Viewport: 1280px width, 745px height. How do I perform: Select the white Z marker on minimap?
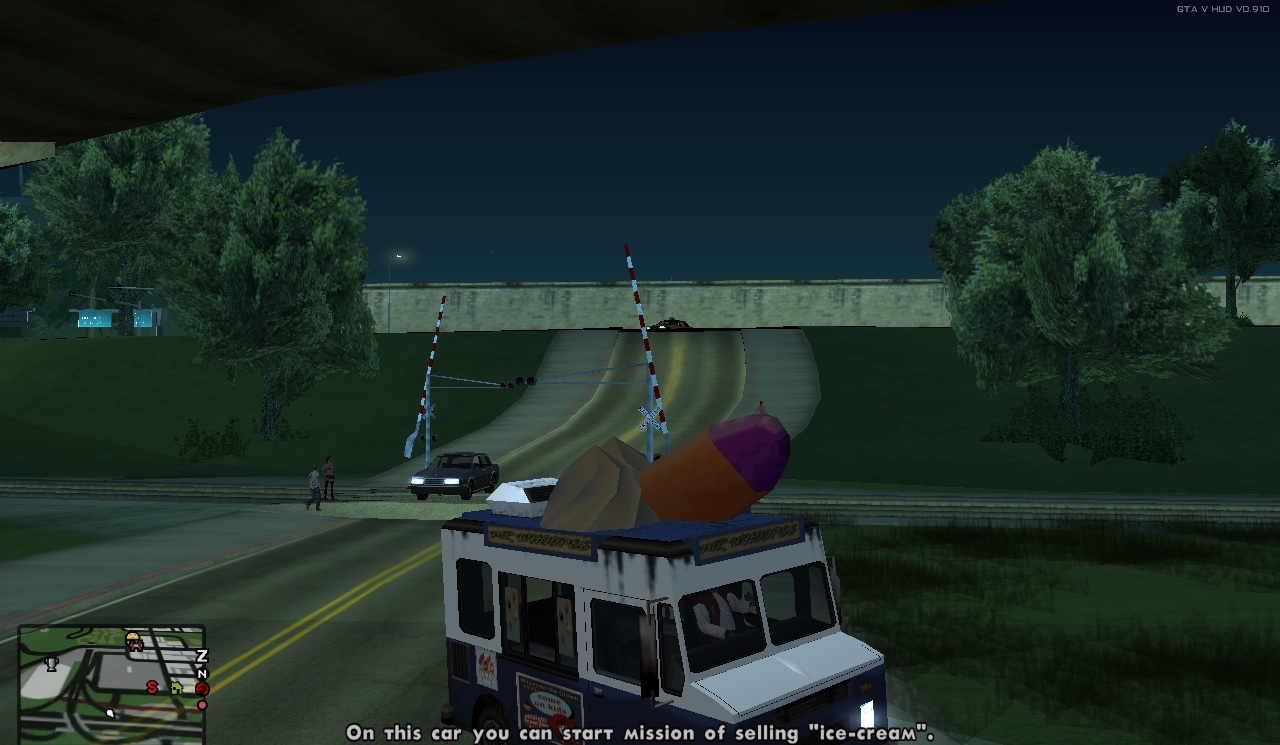(x=201, y=656)
